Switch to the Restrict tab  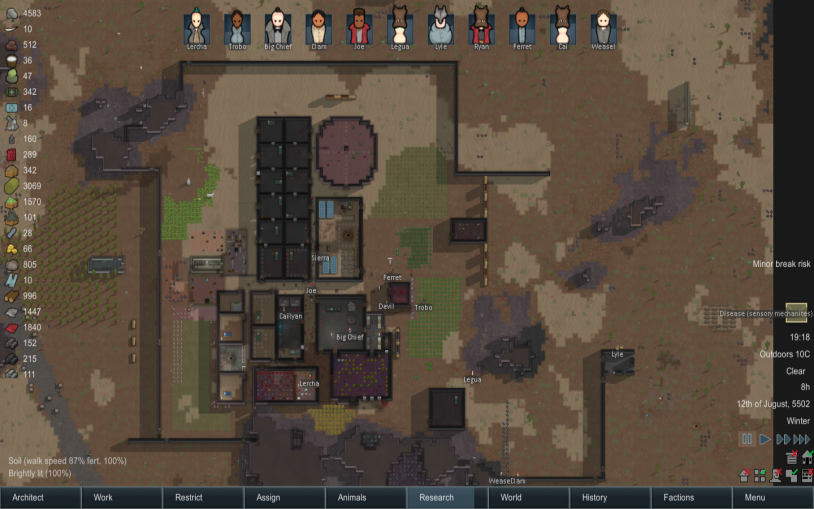(x=203, y=497)
